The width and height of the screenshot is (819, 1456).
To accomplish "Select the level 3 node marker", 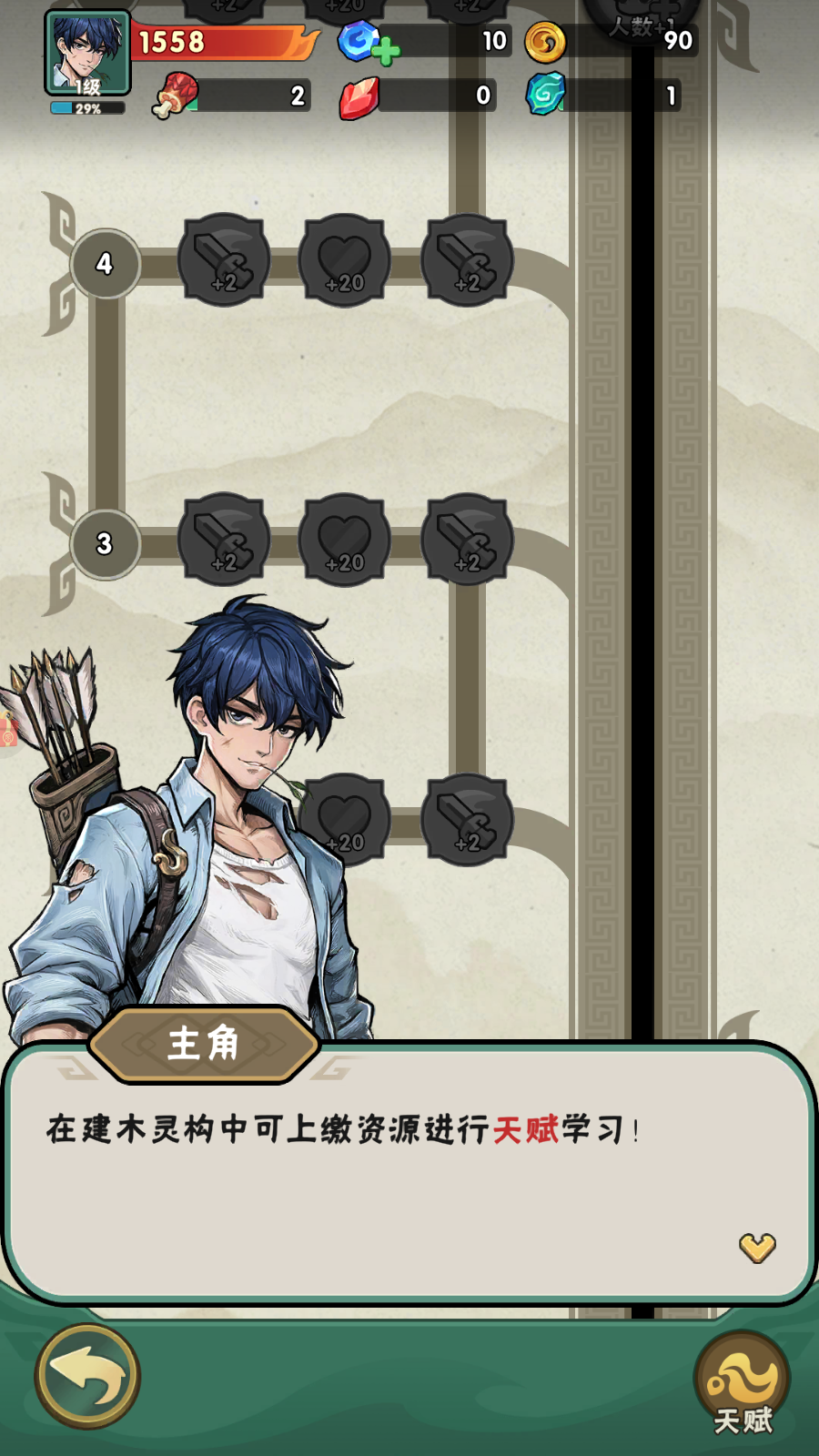I will tap(105, 544).
